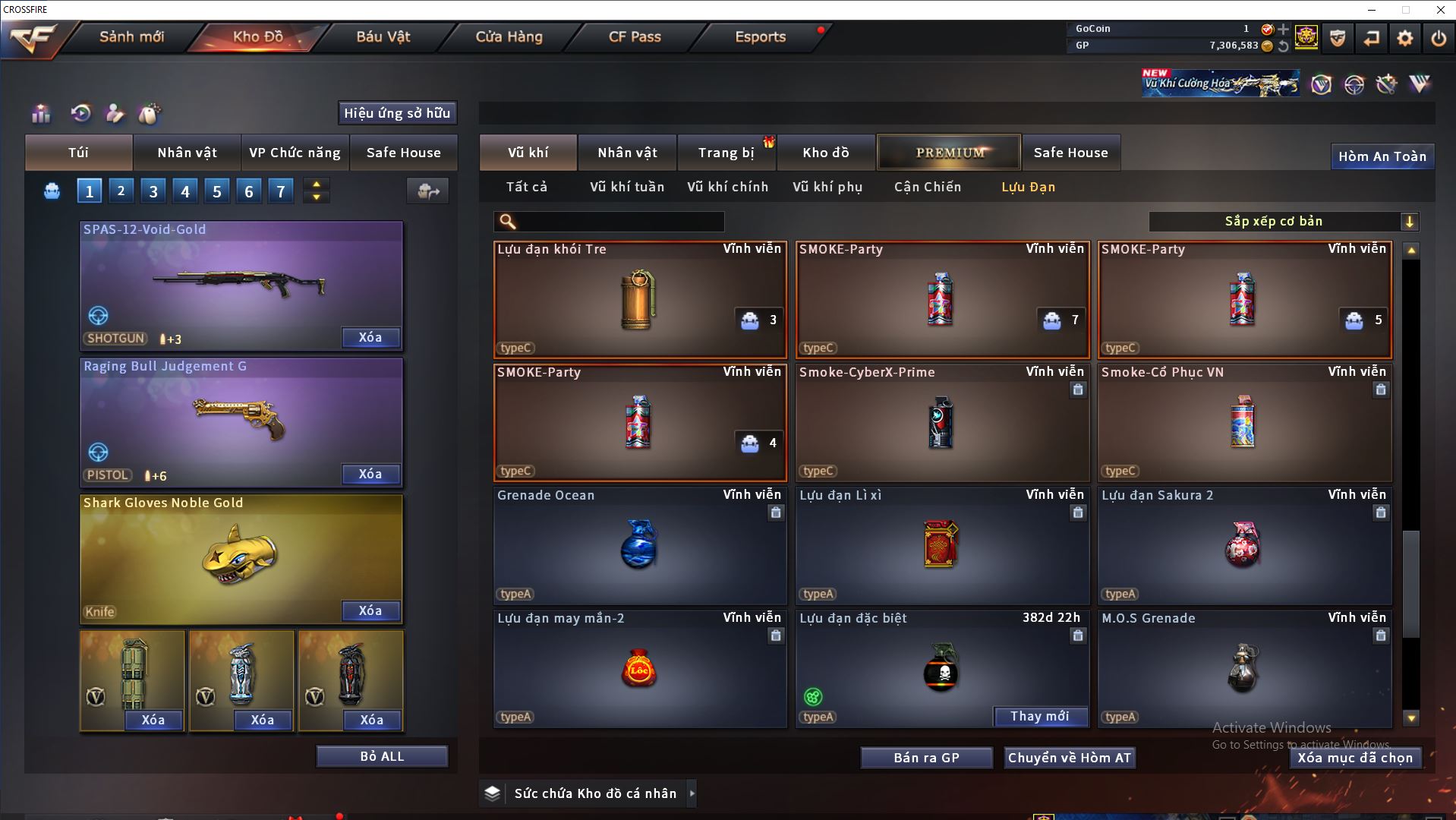Open the Sảnh mới lobby menu
1456x820 pixels.
click(x=131, y=36)
